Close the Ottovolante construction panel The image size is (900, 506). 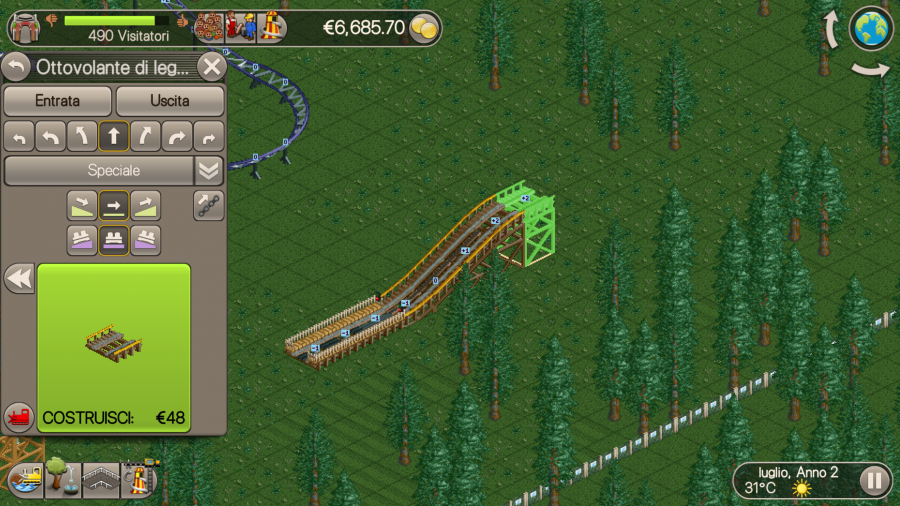[x=211, y=67]
